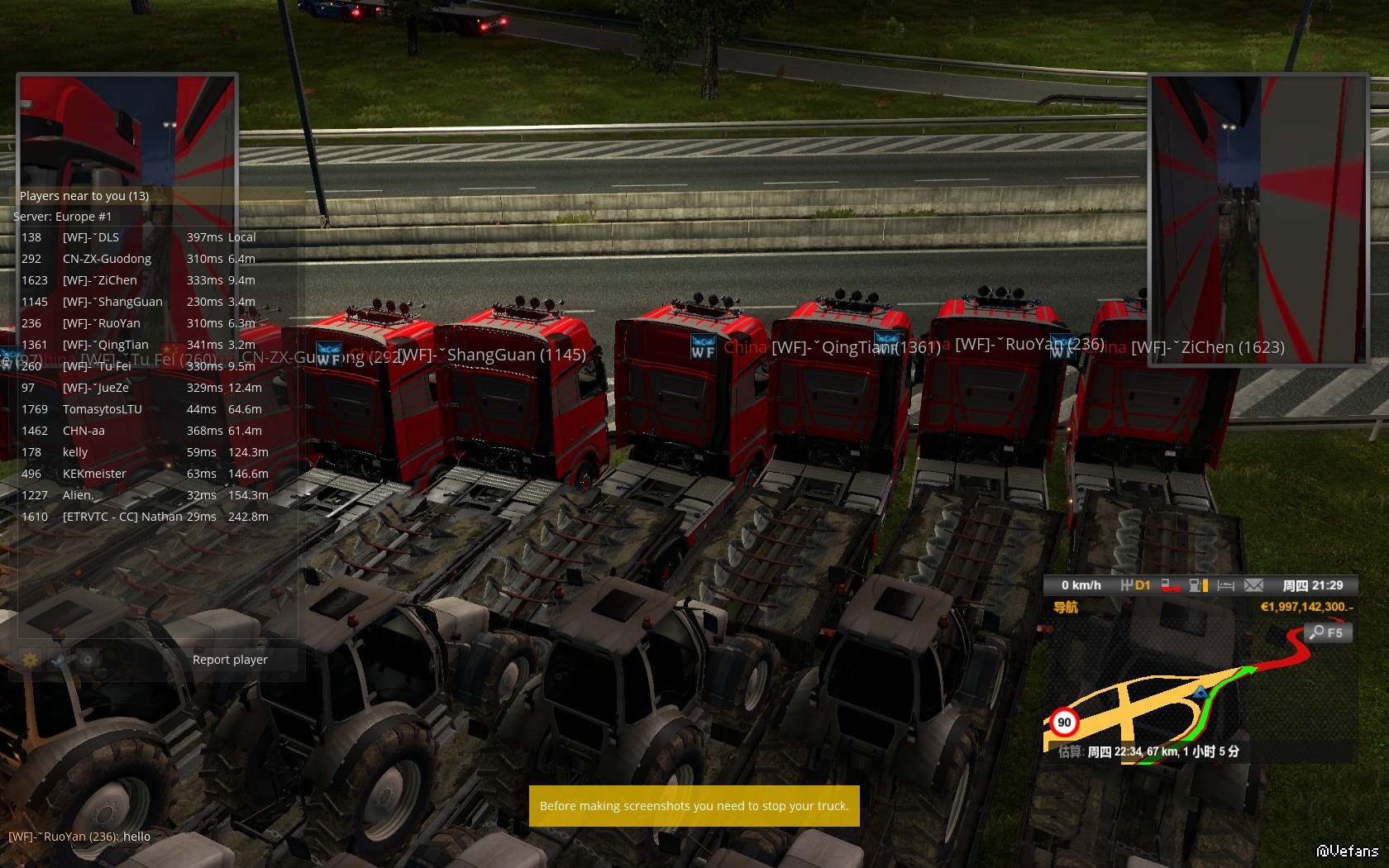Click the grey cog icon in player panel

coord(87,660)
